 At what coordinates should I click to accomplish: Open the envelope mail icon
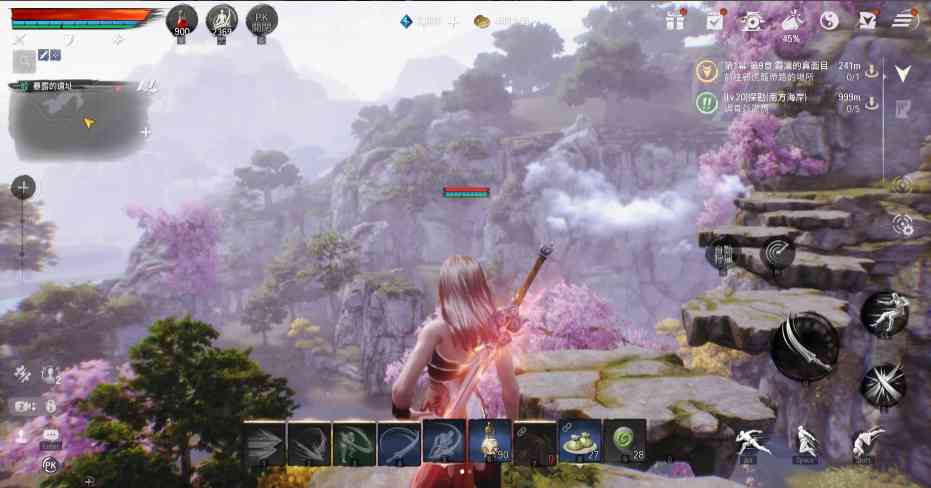pos(867,20)
